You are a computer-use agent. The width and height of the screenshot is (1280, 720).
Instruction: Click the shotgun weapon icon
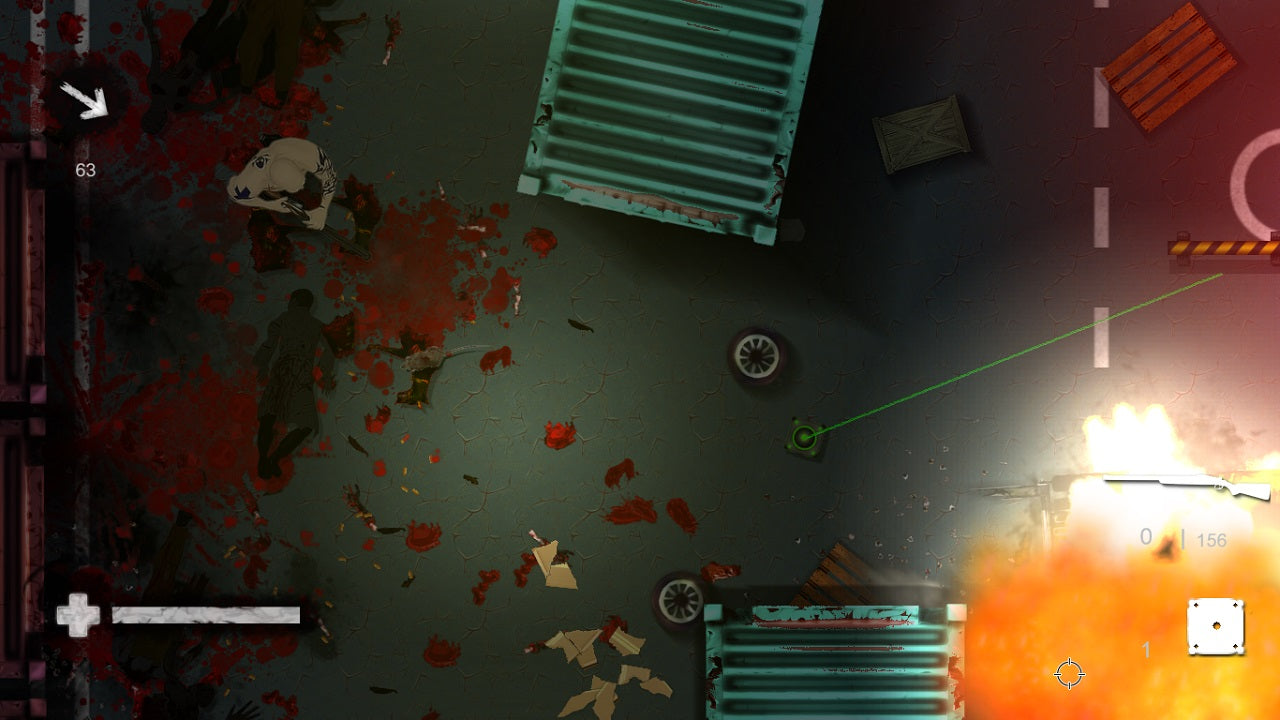(x=1187, y=487)
